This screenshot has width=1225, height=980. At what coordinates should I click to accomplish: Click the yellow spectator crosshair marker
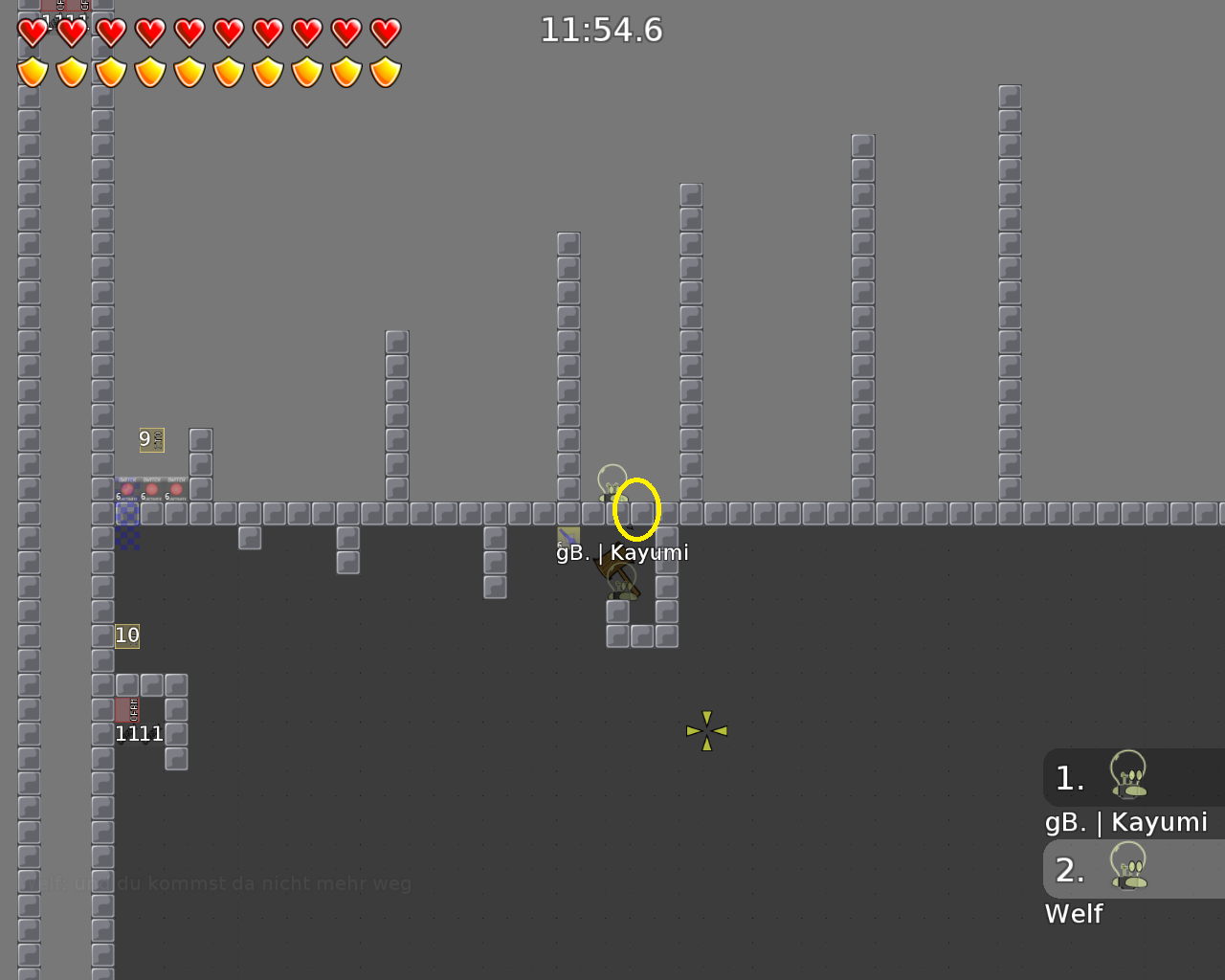tap(706, 730)
